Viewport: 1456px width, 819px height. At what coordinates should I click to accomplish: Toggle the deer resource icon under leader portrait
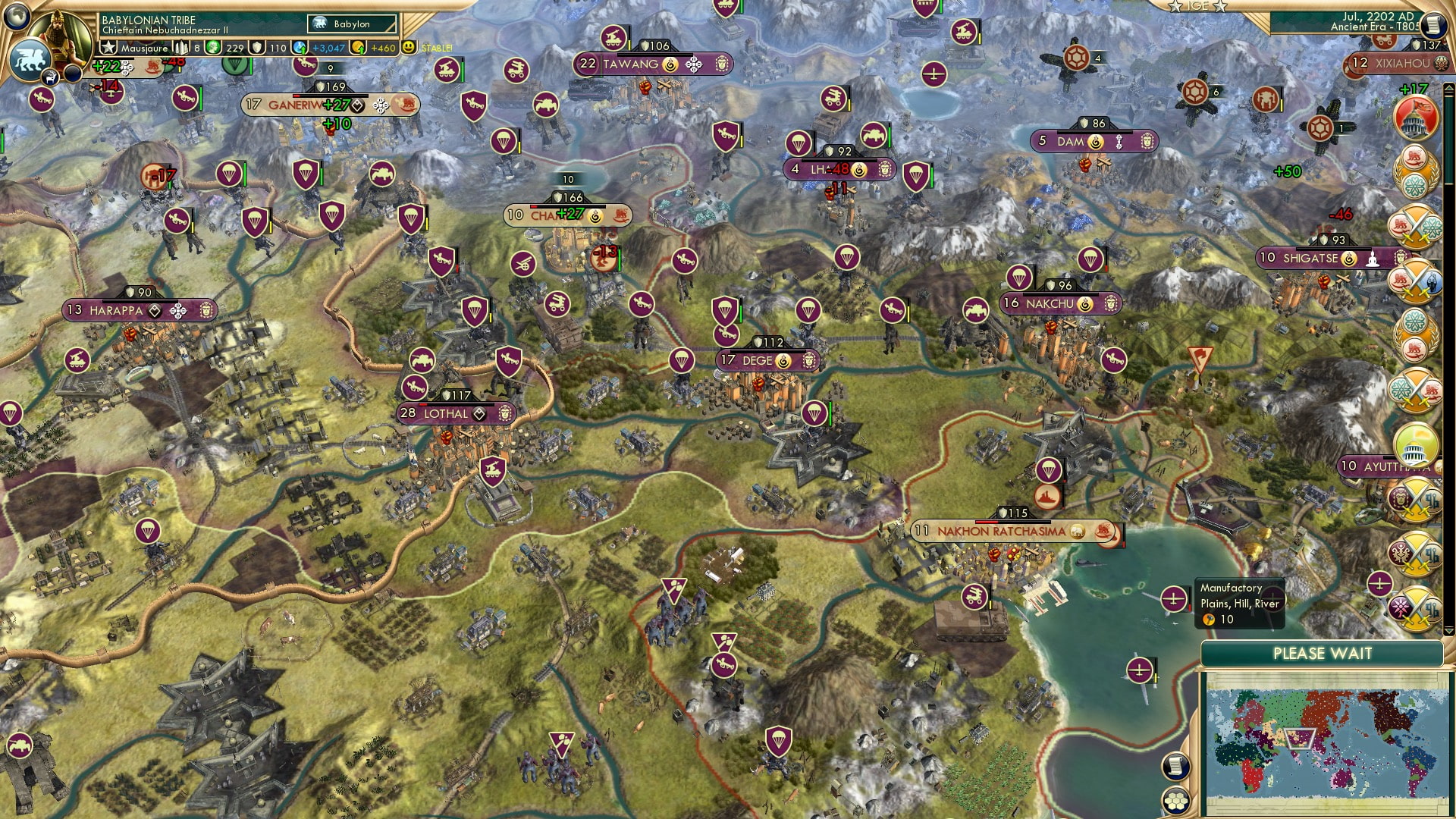tap(51, 78)
